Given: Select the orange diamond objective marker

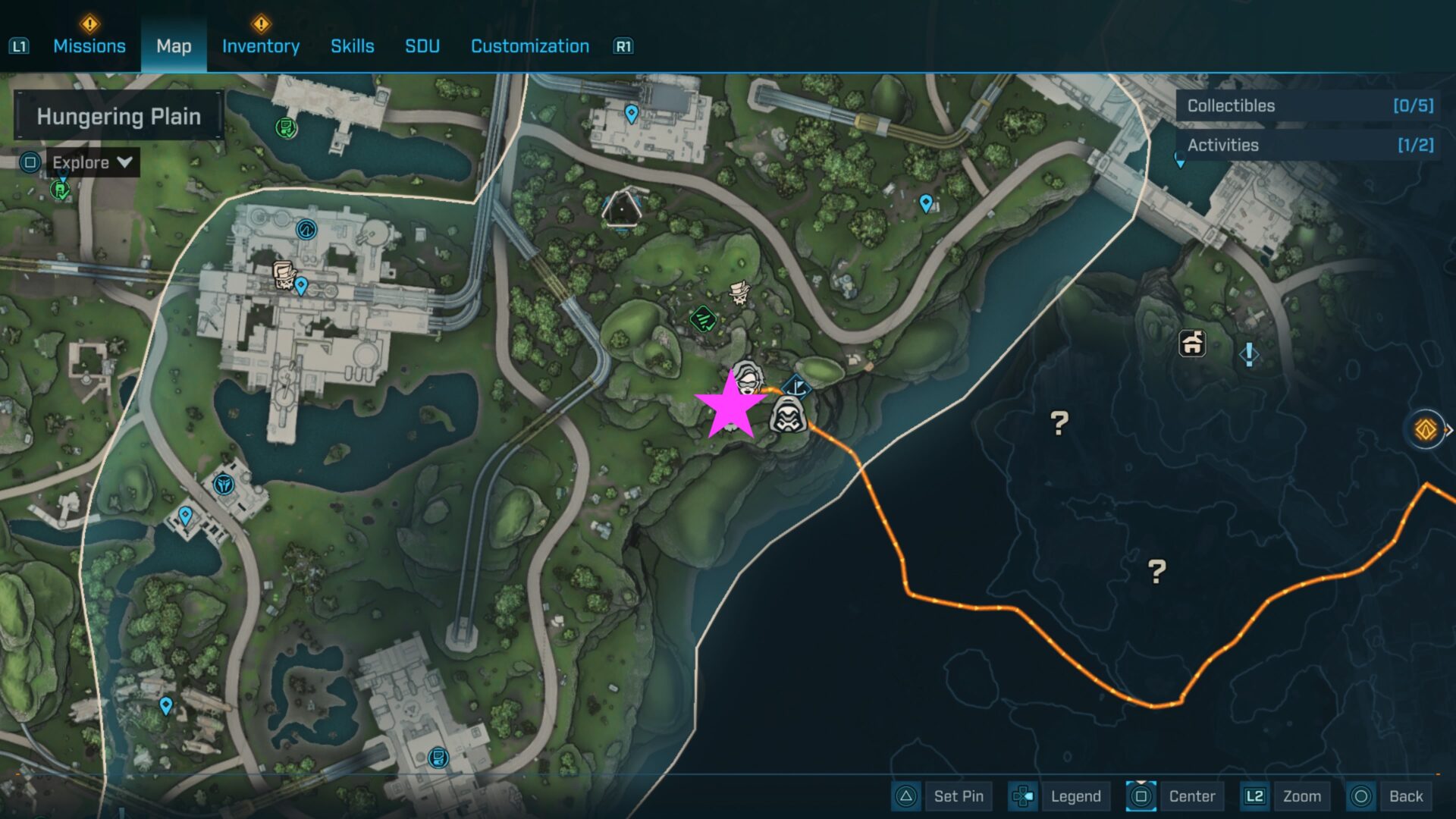Looking at the screenshot, I should click(1426, 430).
